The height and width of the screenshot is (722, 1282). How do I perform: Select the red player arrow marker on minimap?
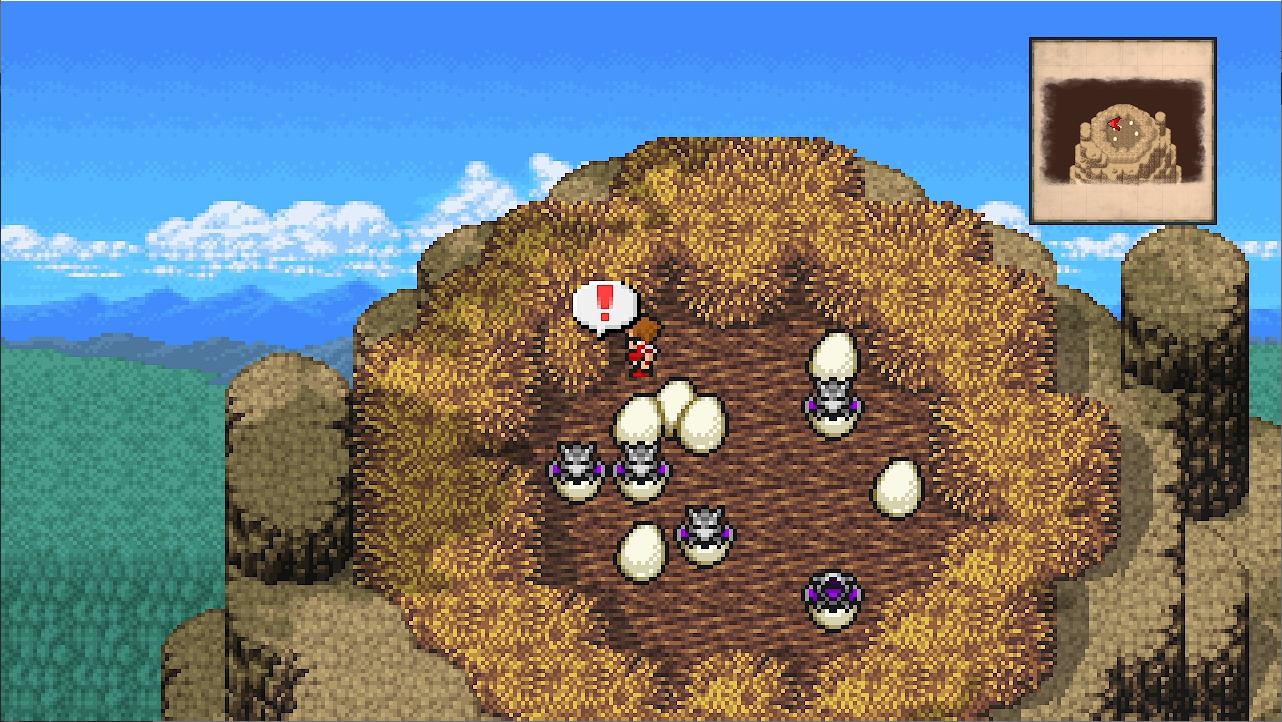click(x=1114, y=122)
